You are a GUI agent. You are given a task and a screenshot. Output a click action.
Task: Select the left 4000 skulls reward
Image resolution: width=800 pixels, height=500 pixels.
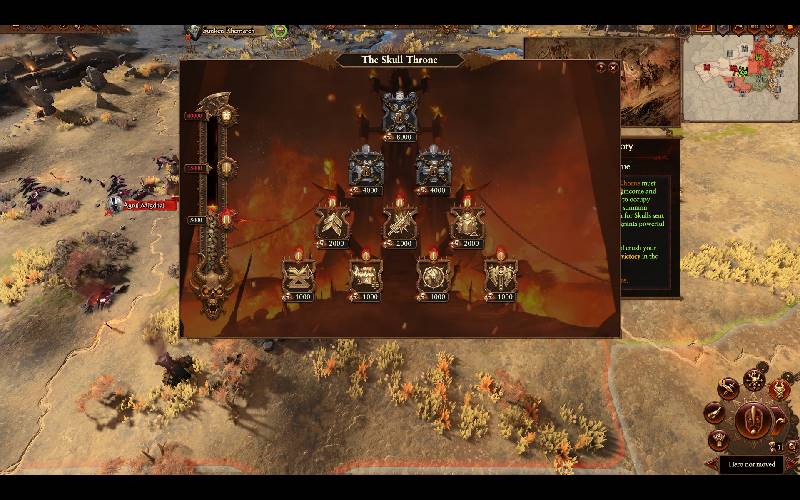pos(365,168)
